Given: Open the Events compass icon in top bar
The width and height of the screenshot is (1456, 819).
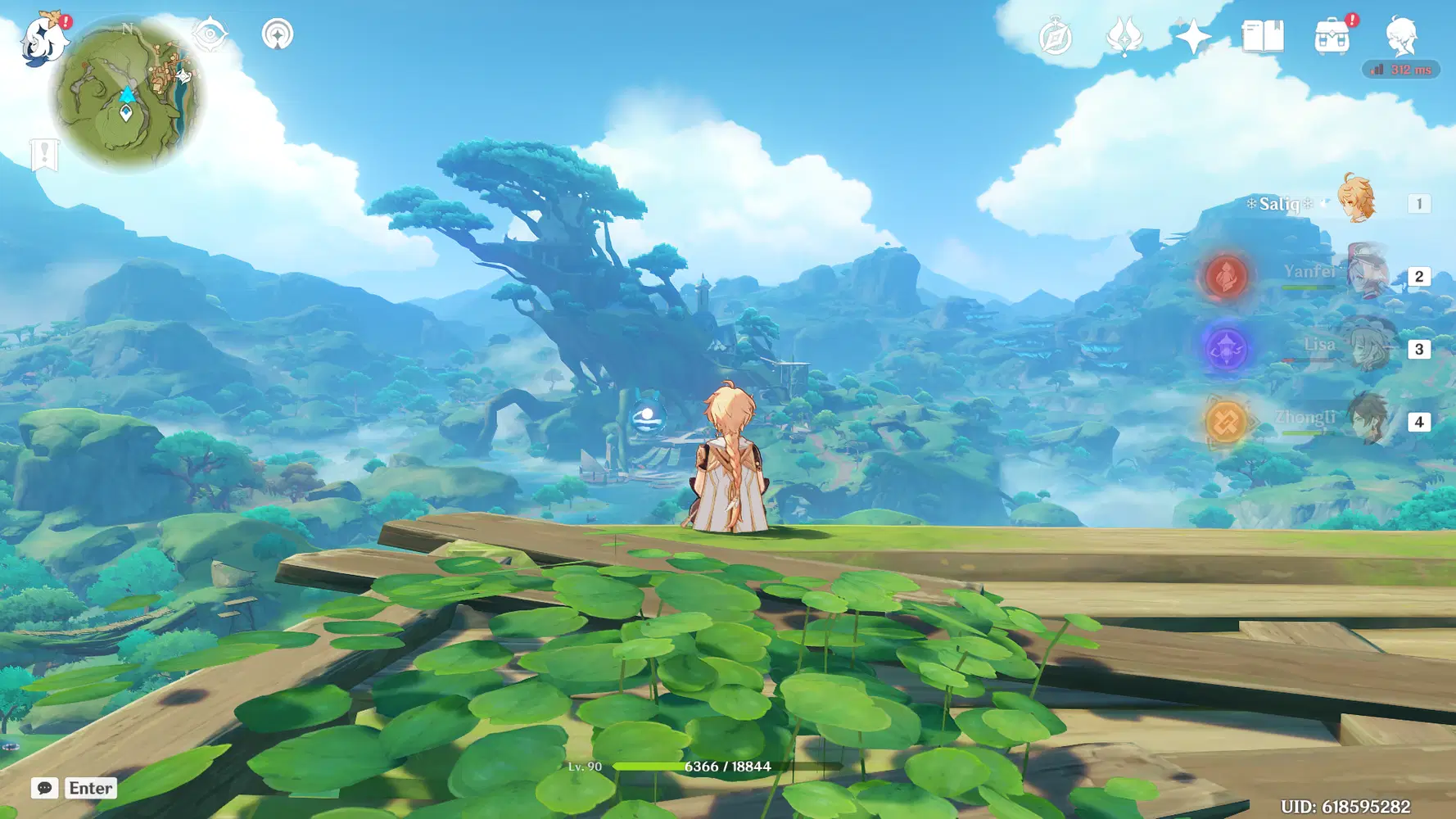Looking at the screenshot, I should 1056,35.
